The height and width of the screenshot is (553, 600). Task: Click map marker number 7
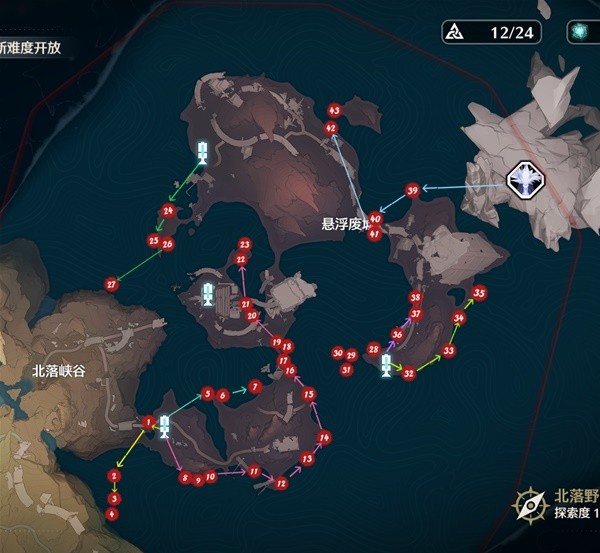(255, 386)
